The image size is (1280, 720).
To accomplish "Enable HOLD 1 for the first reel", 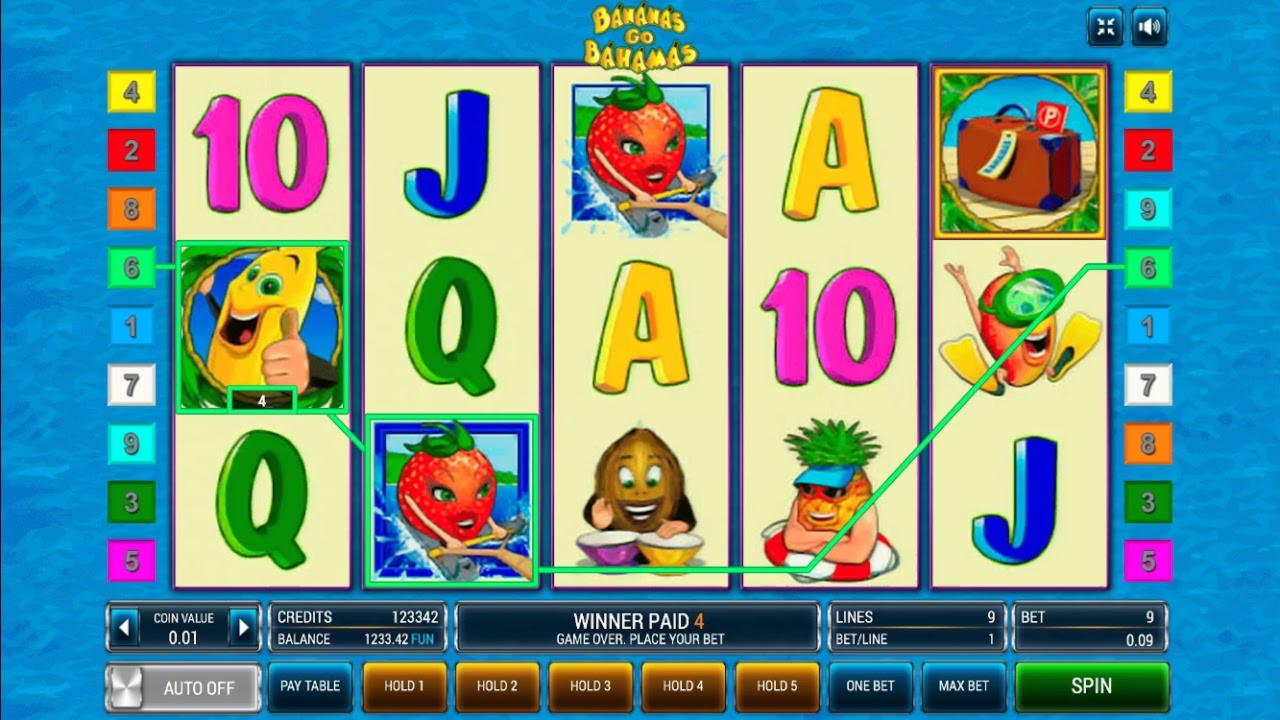I will 404,687.
